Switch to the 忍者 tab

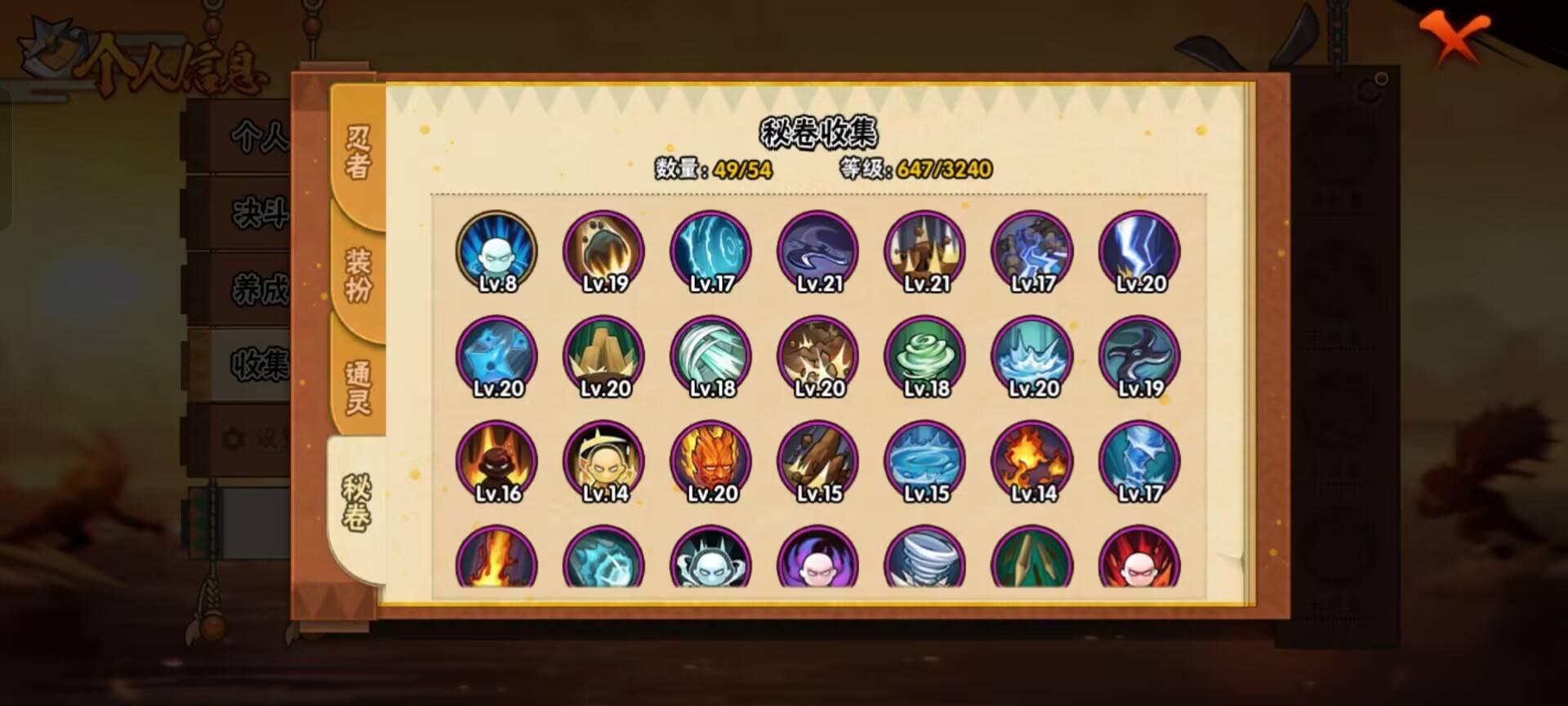[358, 151]
